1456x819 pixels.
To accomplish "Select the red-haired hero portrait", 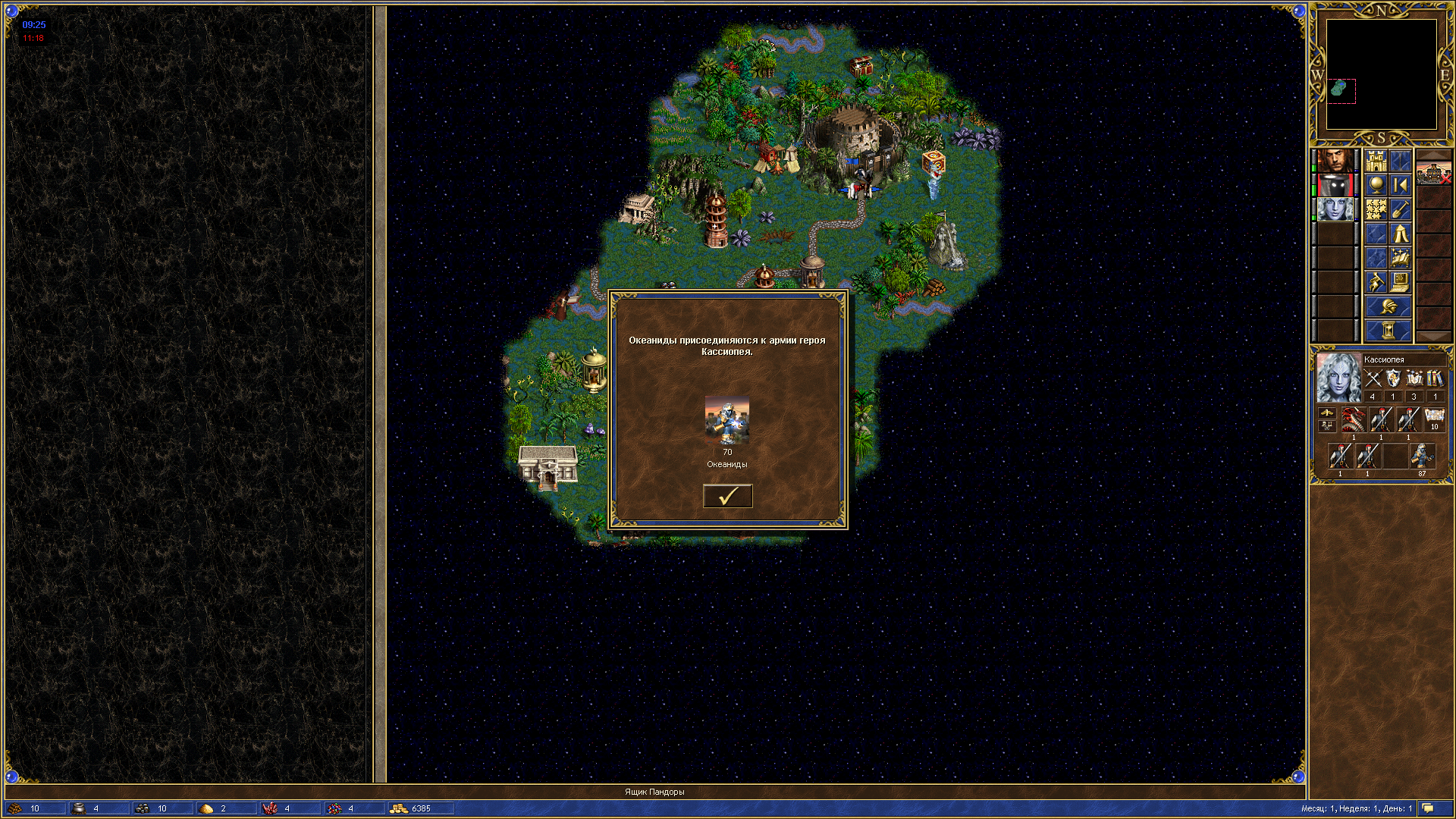I will [x=1335, y=161].
